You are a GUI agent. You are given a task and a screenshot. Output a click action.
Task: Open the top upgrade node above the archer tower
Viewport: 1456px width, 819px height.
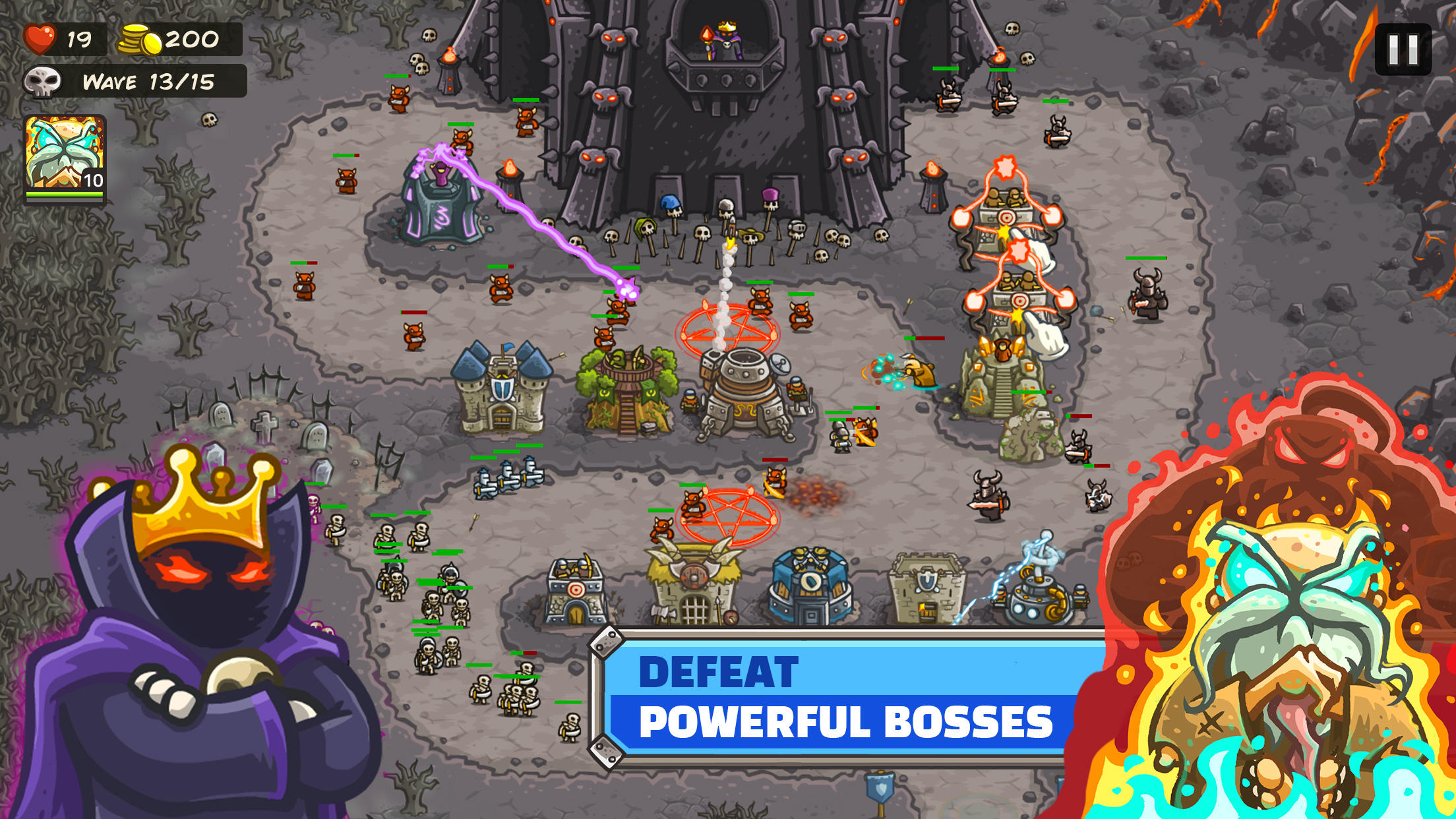point(1004,167)
